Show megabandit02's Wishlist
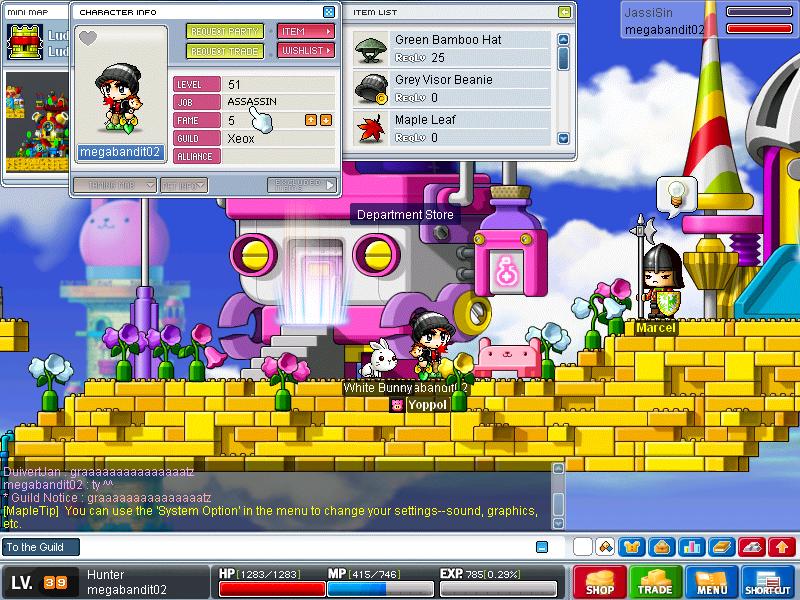The height and width of the screenshot is (600, 800). pyautogui.click(x=305, y=50)
